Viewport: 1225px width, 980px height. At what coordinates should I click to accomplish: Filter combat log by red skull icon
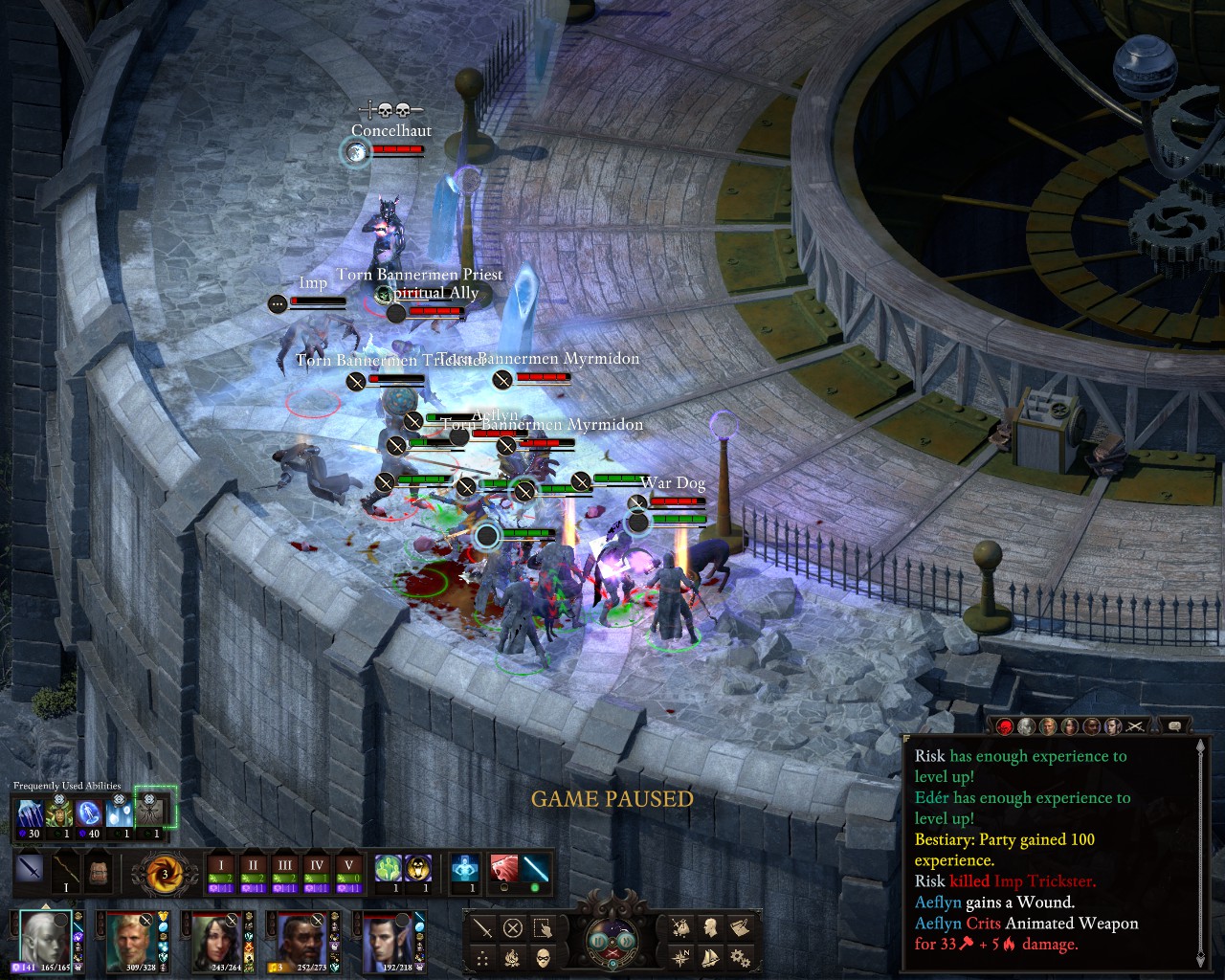coord(1004,726)
